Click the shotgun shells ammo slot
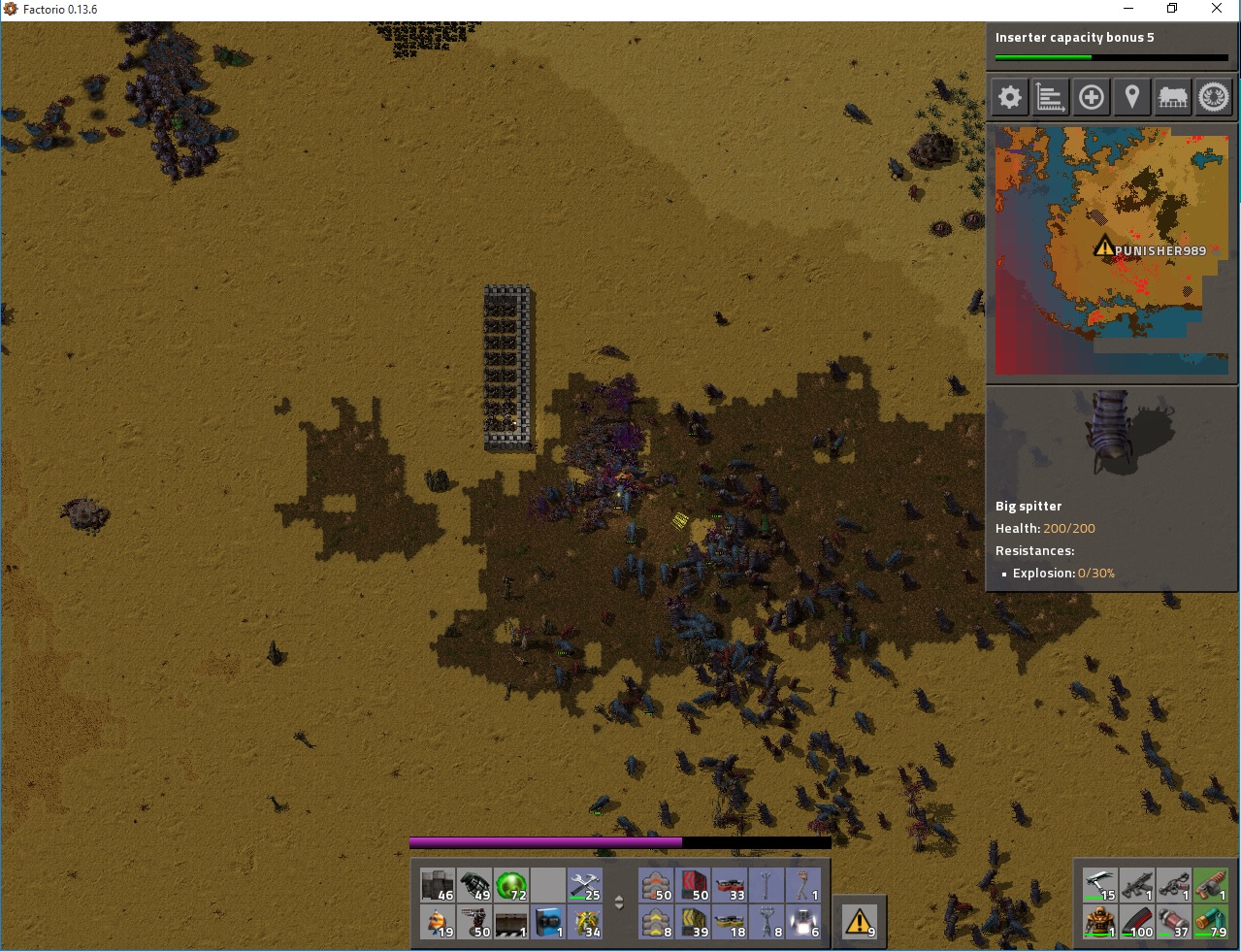 coord(1210,921)
